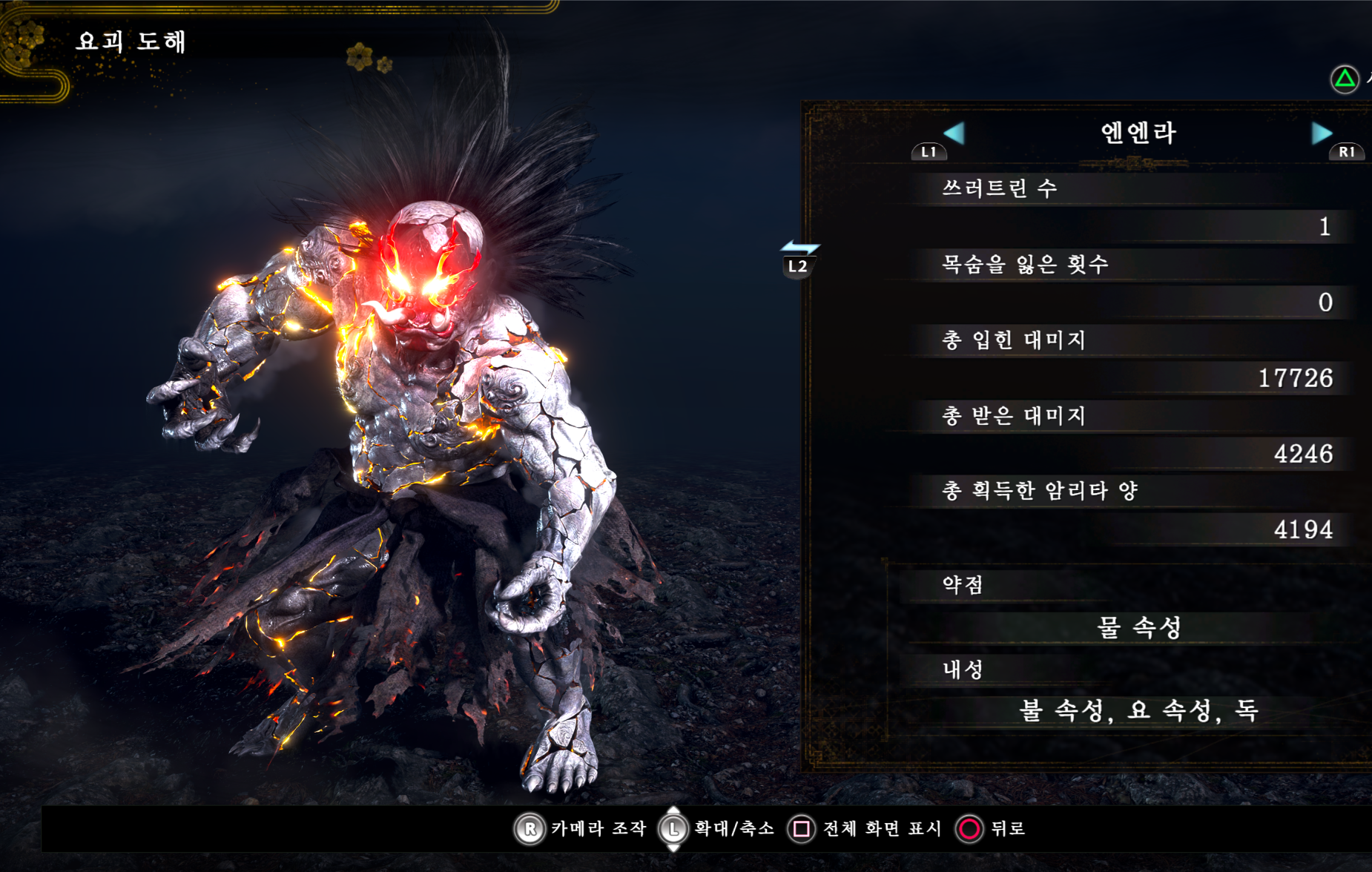Toggle the info panel with the swap arrows icon
Image resolution: width=1372 pixels, height=872 pixels.
click(799, 248)
